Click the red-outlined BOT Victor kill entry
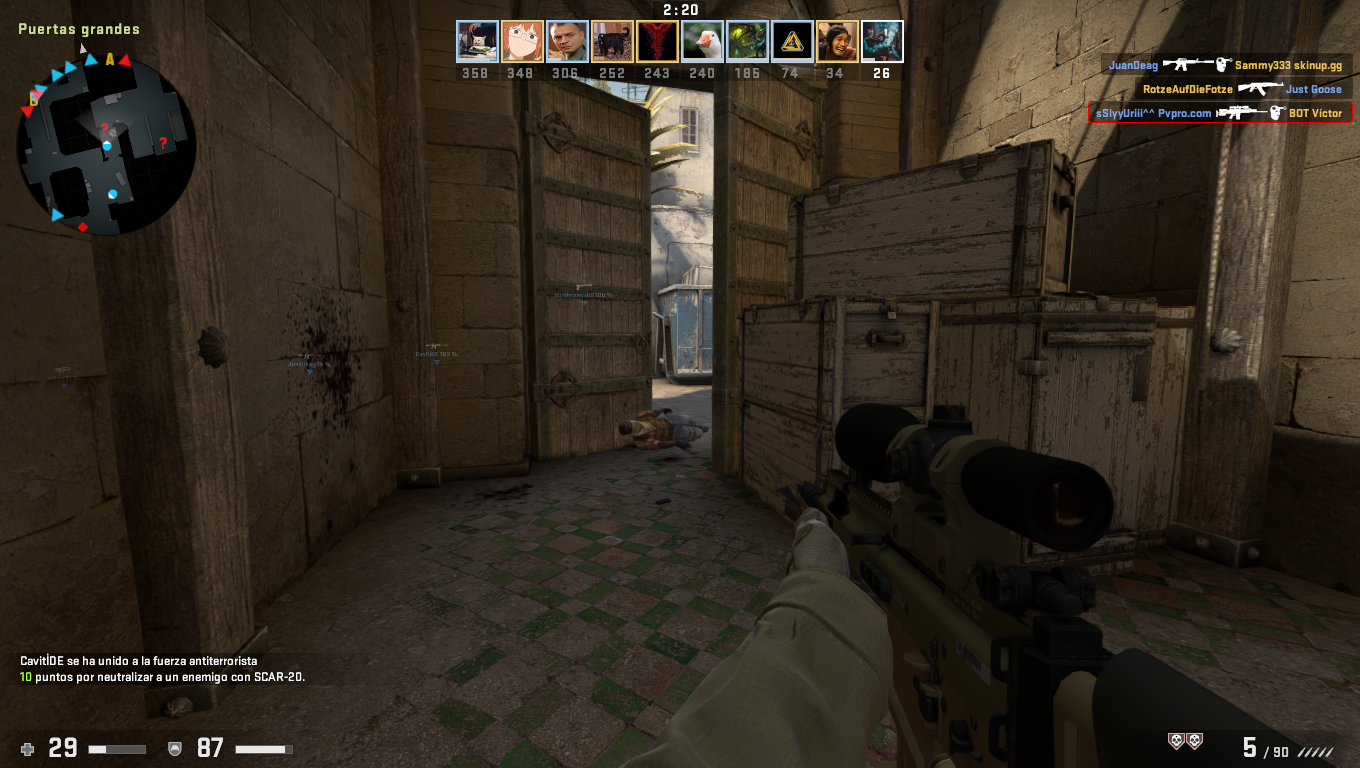 (x=1220, y=113)
